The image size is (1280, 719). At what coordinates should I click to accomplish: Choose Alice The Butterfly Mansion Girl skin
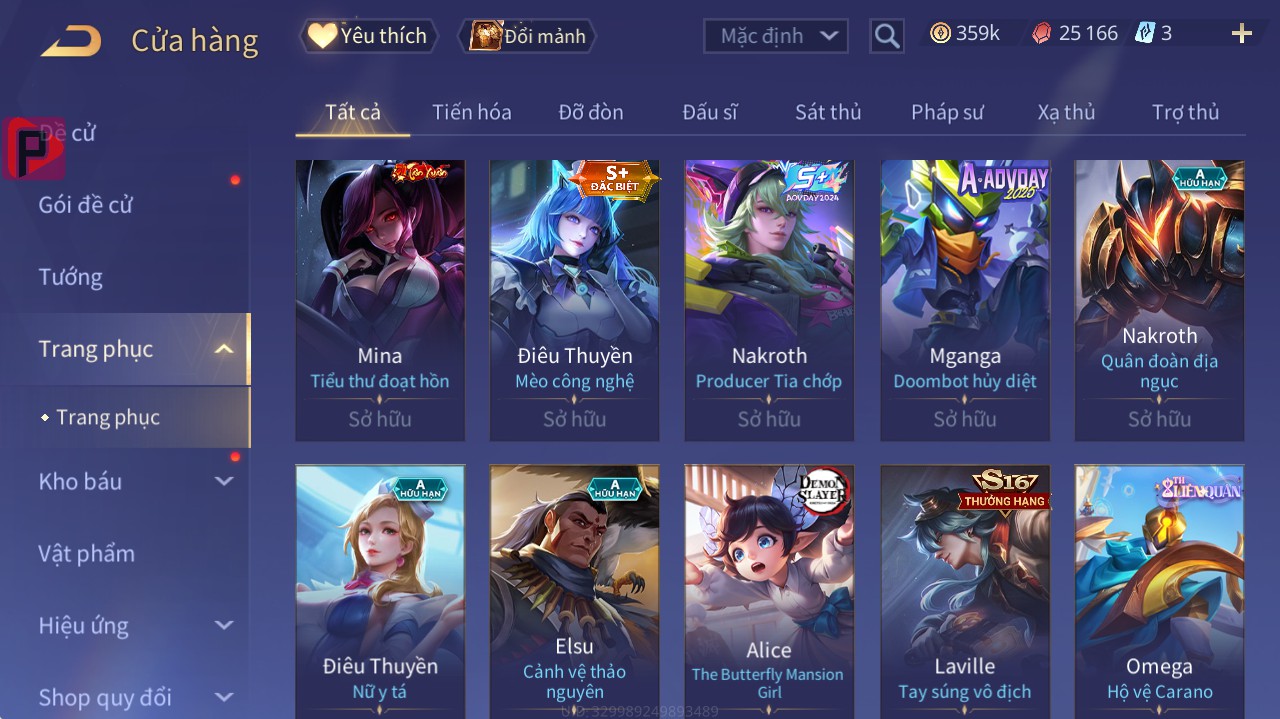click(x=769, y=590)
